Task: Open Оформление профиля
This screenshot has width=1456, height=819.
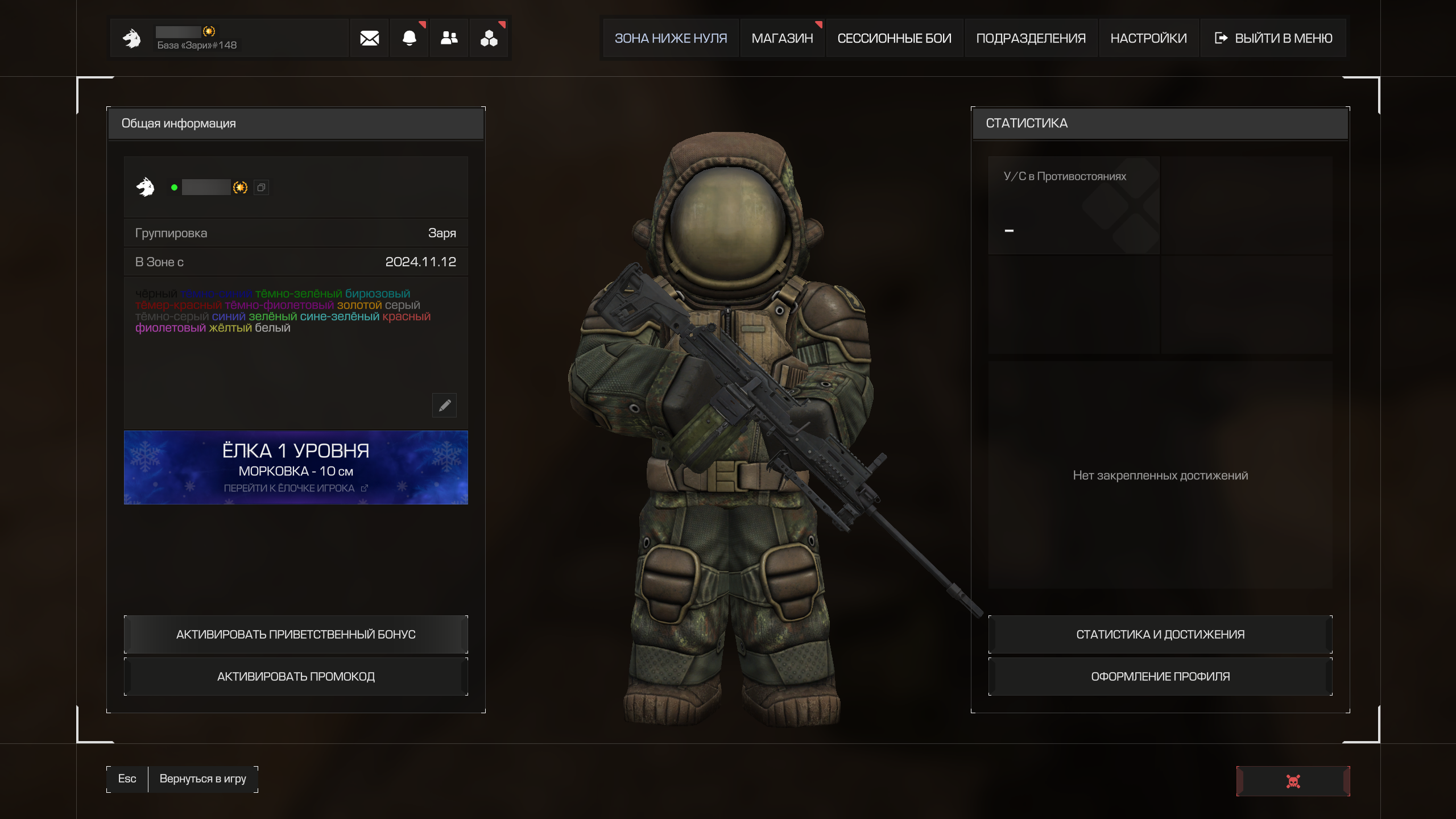Action: (x=1160, y=676)
